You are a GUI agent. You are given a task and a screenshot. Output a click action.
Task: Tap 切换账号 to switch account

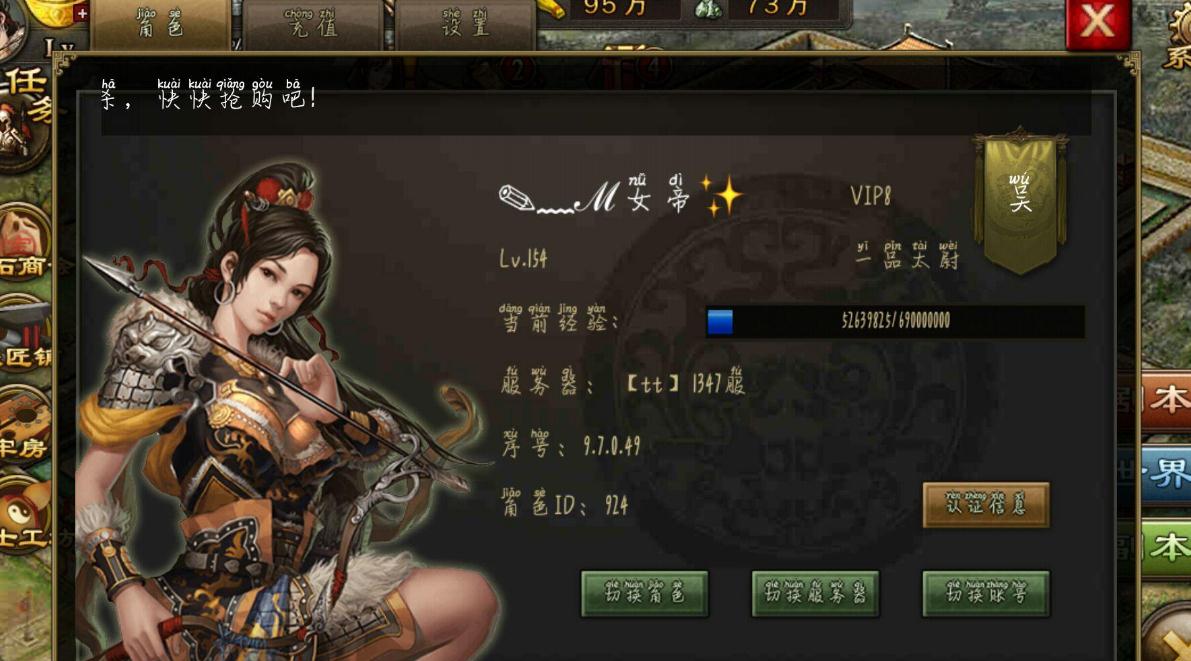(985, 594)
